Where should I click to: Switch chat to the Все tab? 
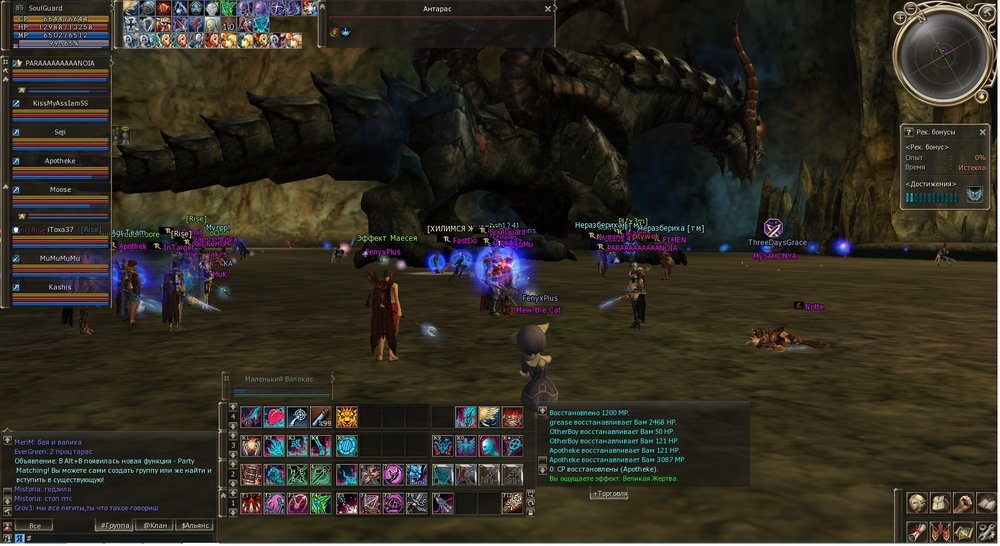point(35,525)
